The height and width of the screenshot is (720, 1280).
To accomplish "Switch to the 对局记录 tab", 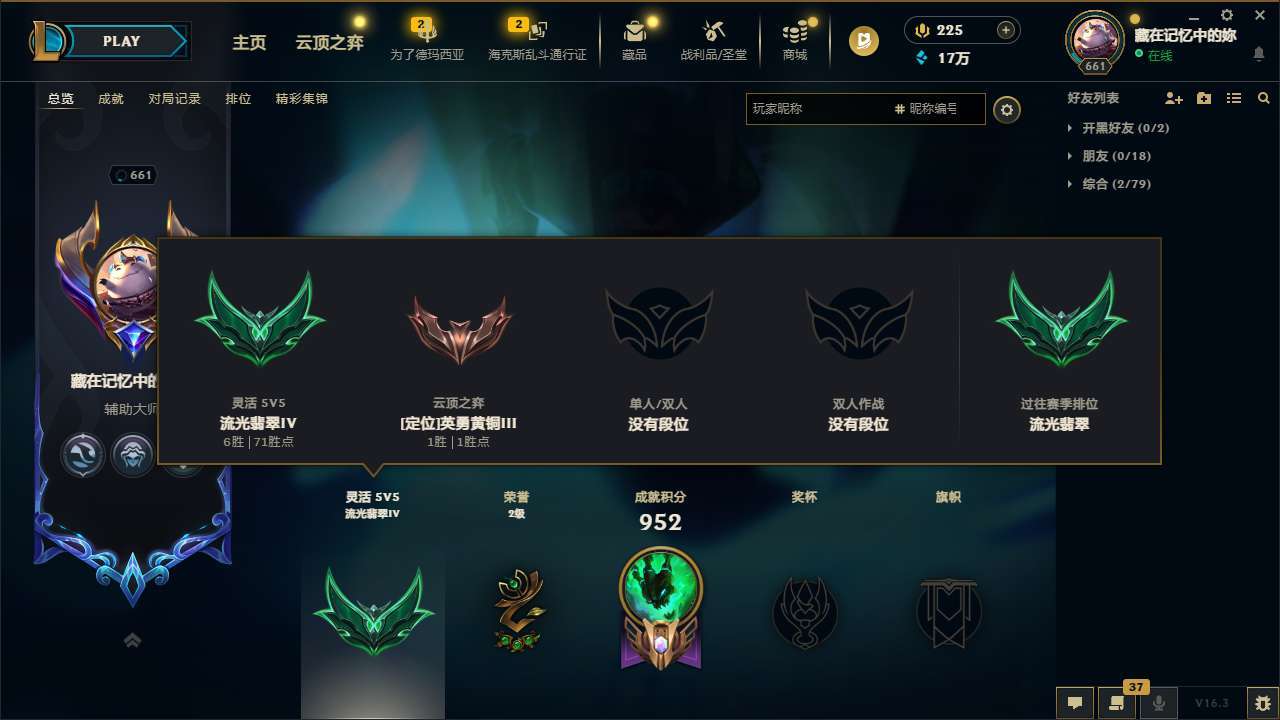I will pyautogui.click(x=176, y=98).
